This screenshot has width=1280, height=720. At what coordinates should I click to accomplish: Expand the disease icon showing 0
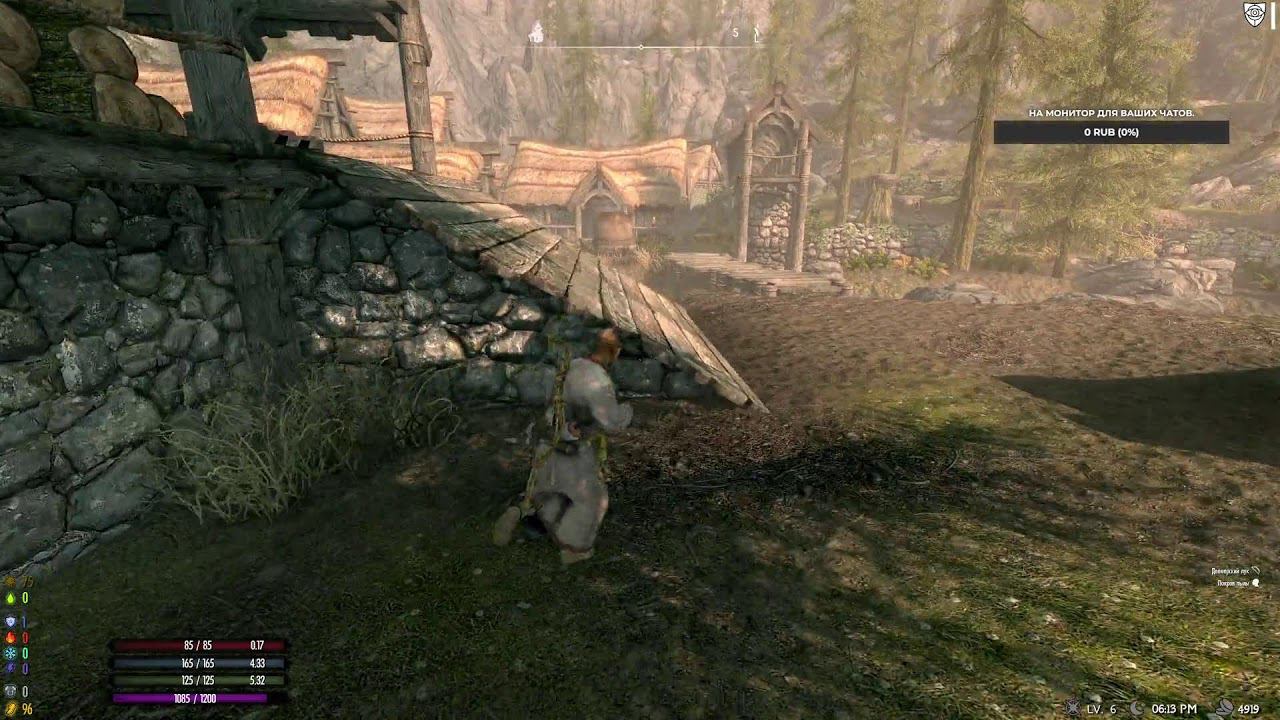point(10,690)
